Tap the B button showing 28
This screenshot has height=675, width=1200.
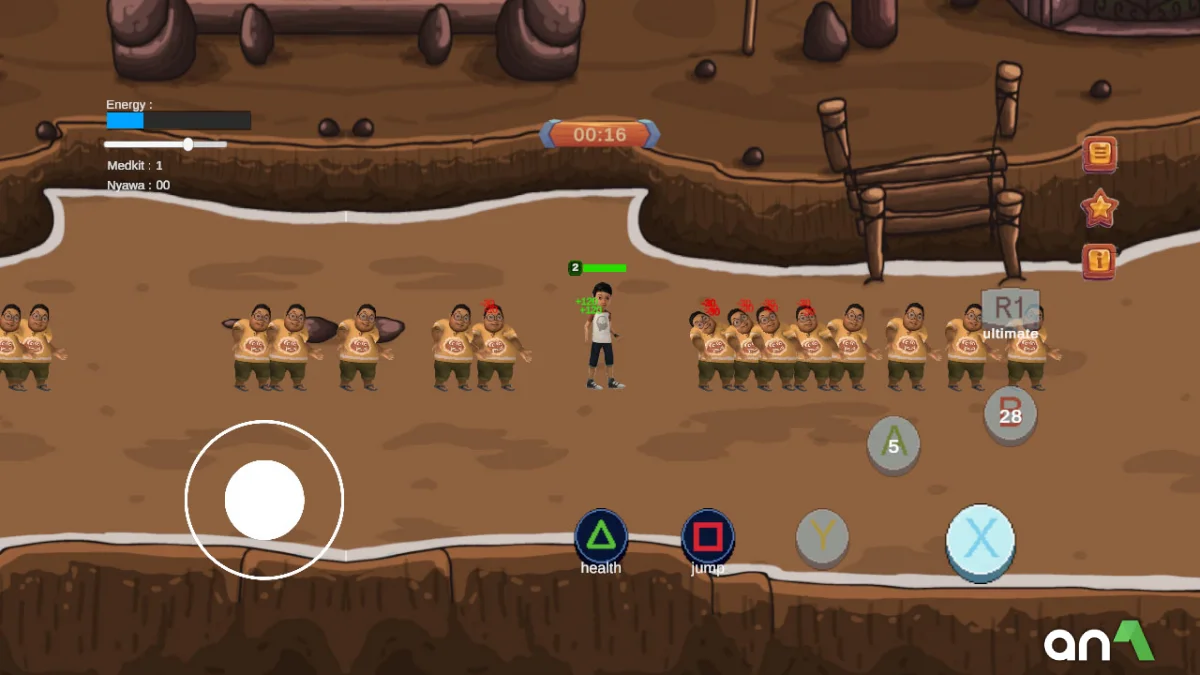pos(1010,414)
